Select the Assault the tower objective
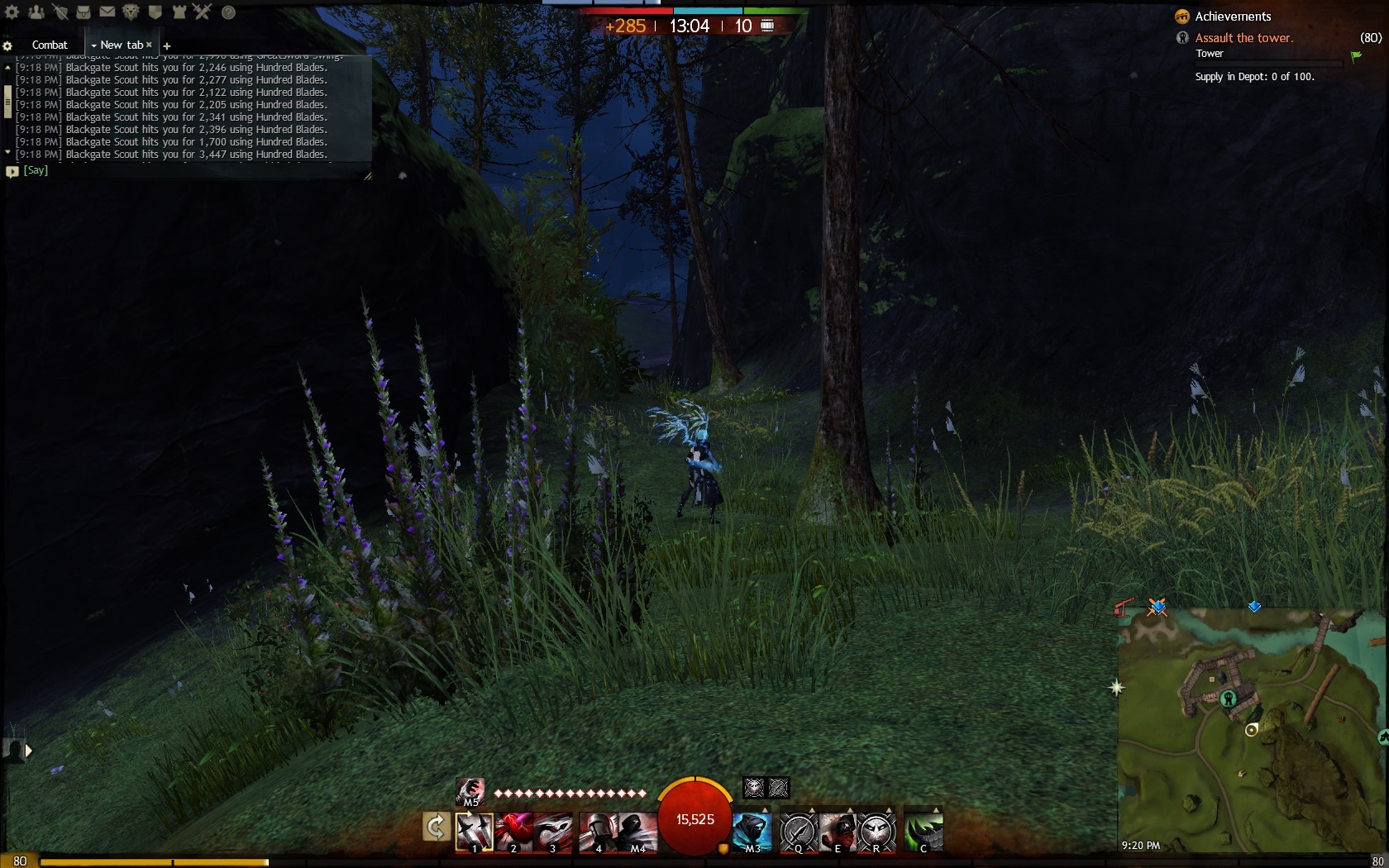 1243,38
